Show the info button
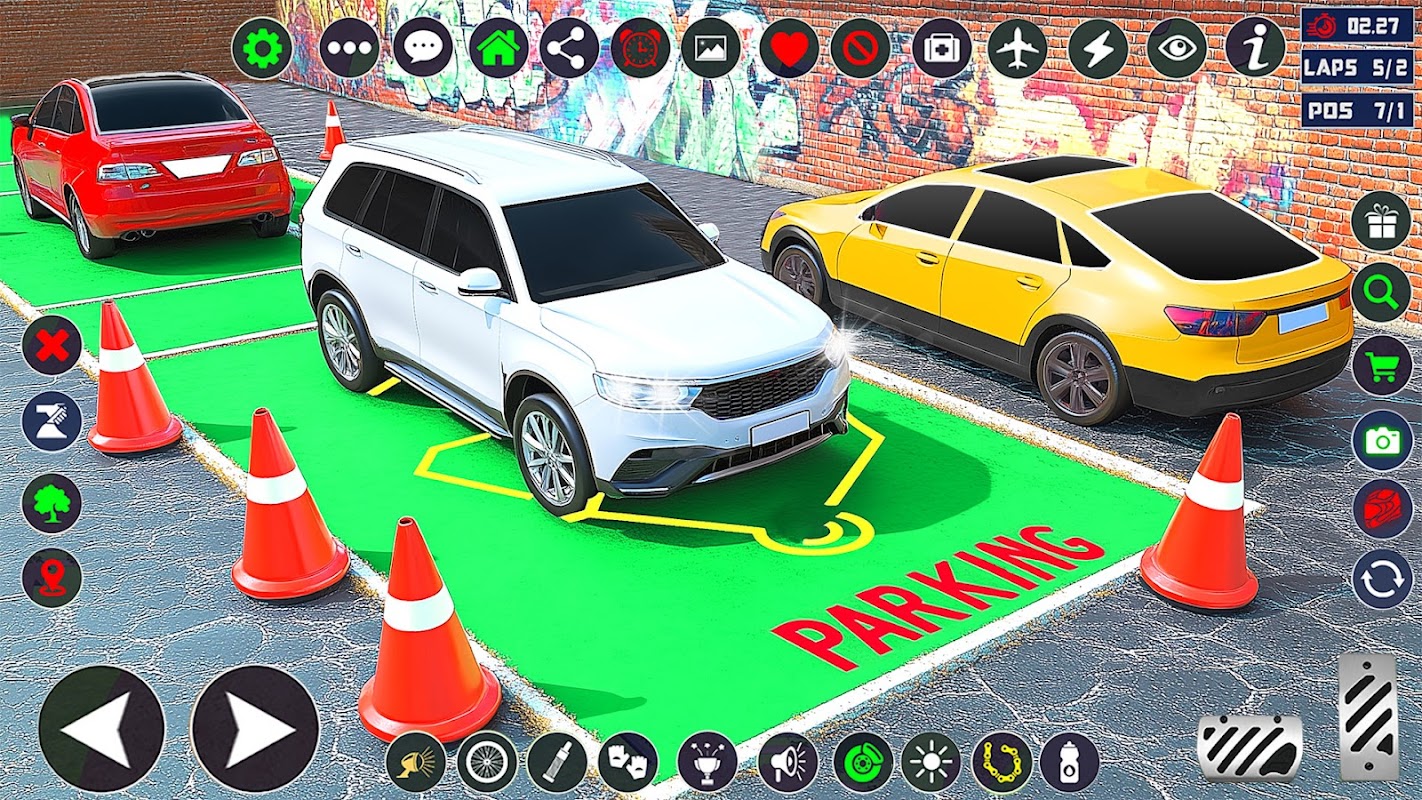 [x=1255, y=47]
